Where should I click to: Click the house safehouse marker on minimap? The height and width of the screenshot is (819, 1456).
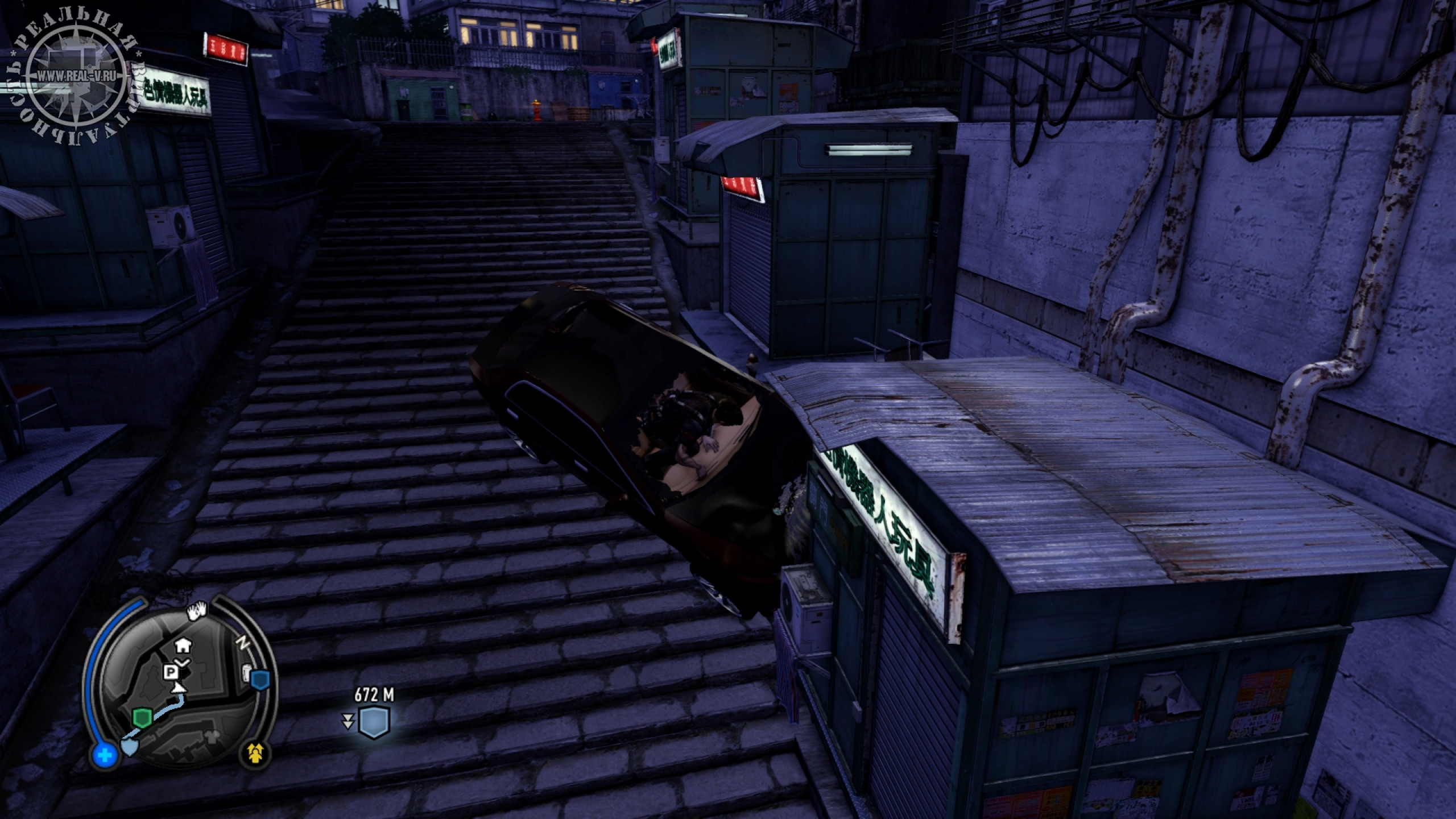tap(183, 644)
